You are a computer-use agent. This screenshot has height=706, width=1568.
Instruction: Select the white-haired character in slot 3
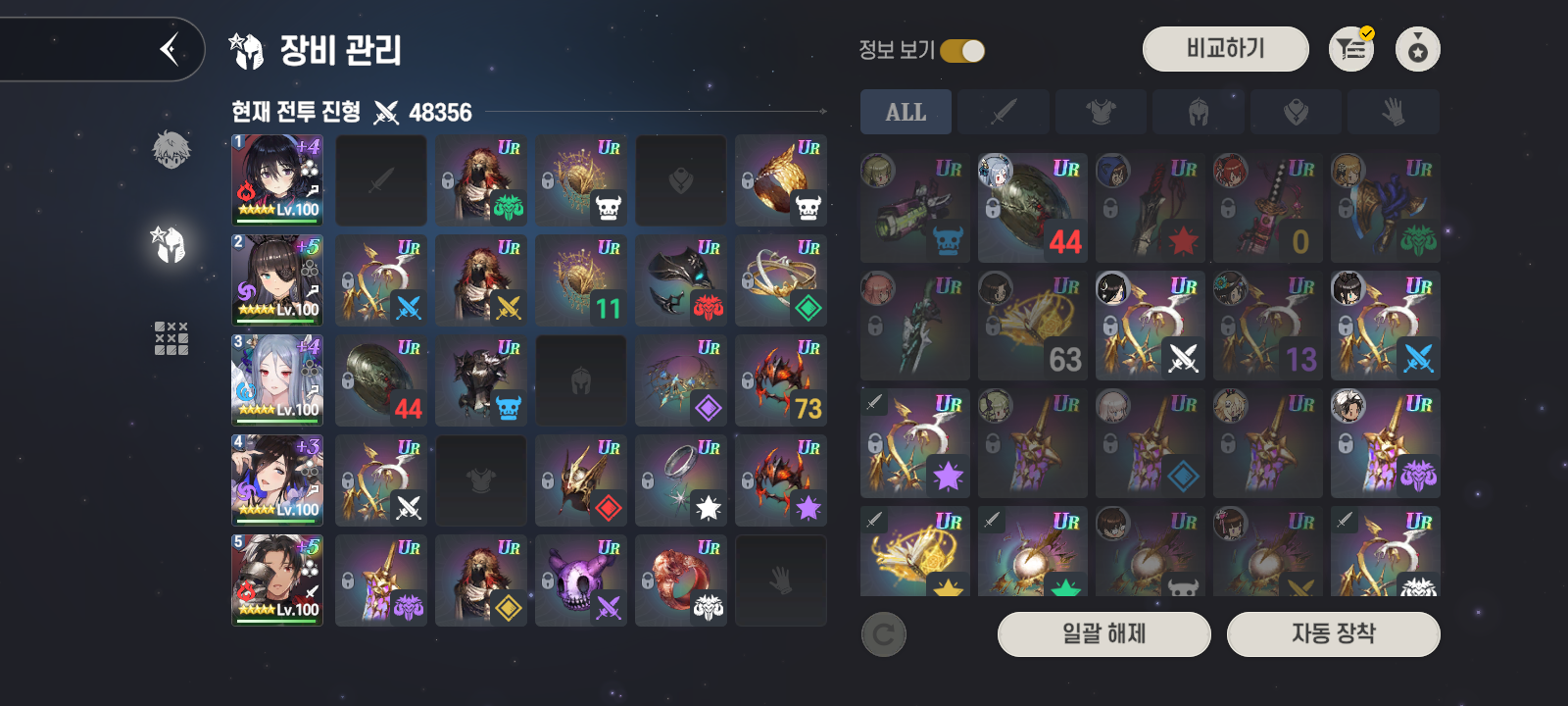[x=277, y=380]
